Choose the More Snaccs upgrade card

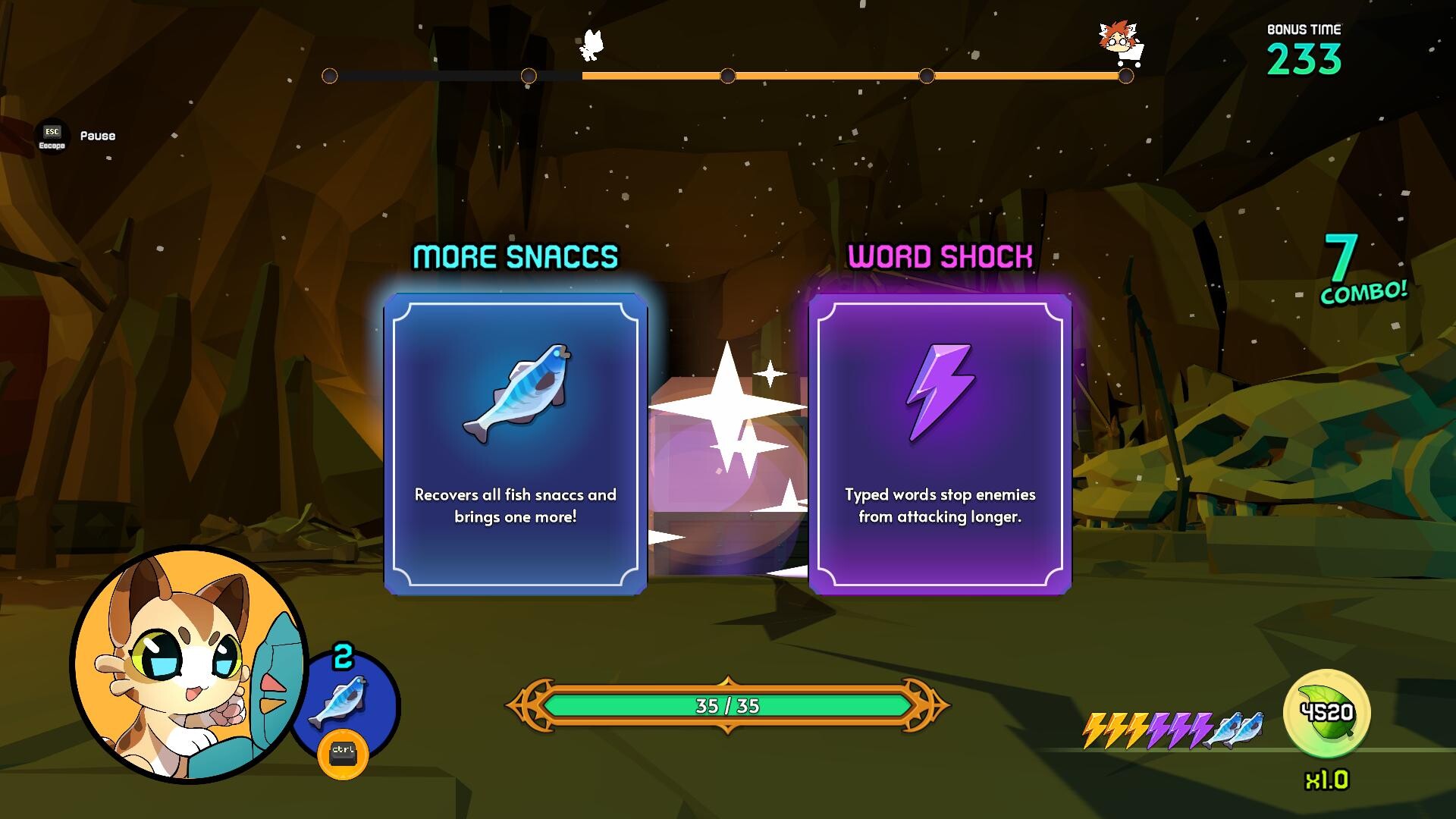(515, 444)
